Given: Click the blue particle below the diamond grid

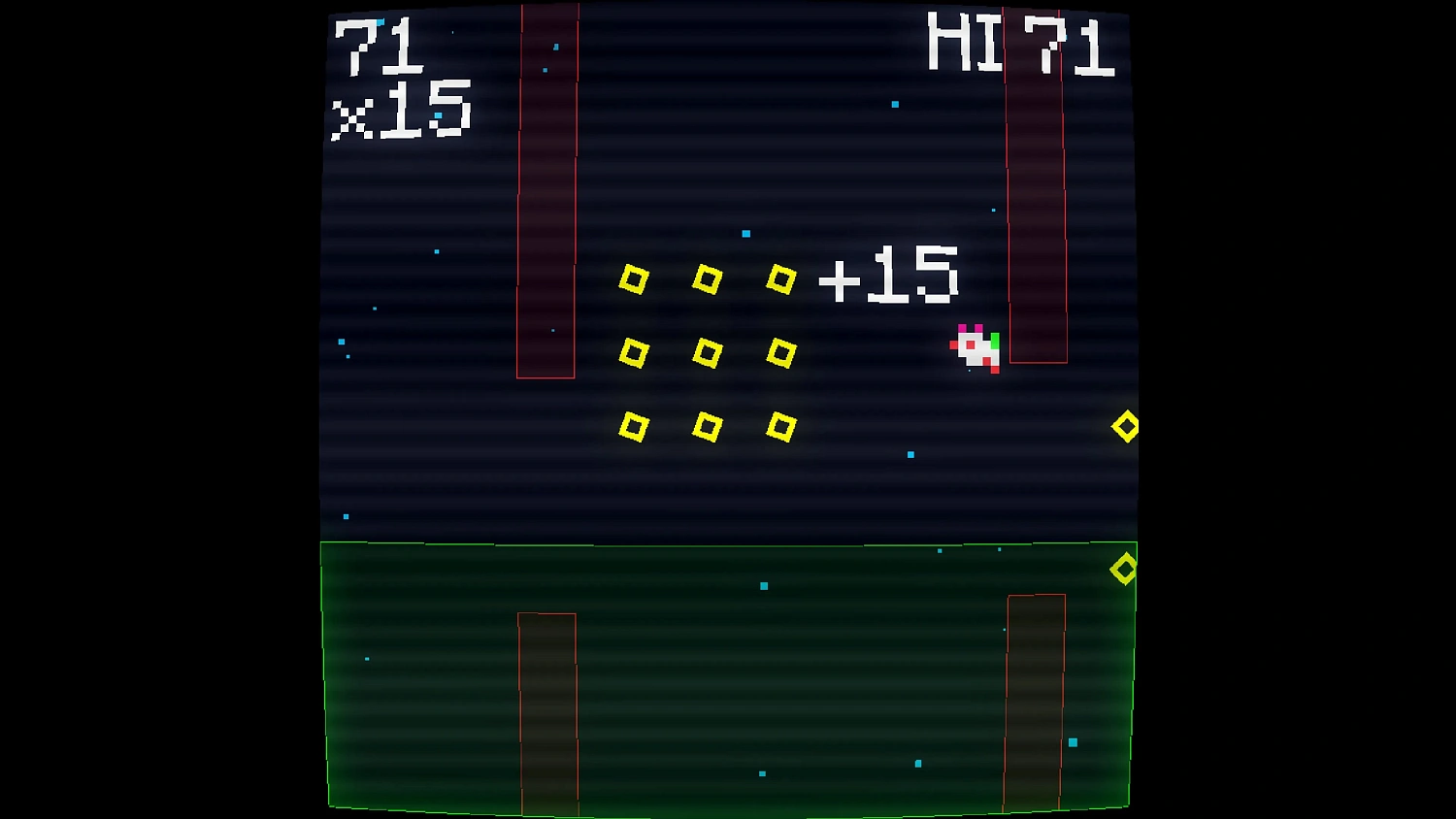Looking at the screenshot, I should [910, 456].
